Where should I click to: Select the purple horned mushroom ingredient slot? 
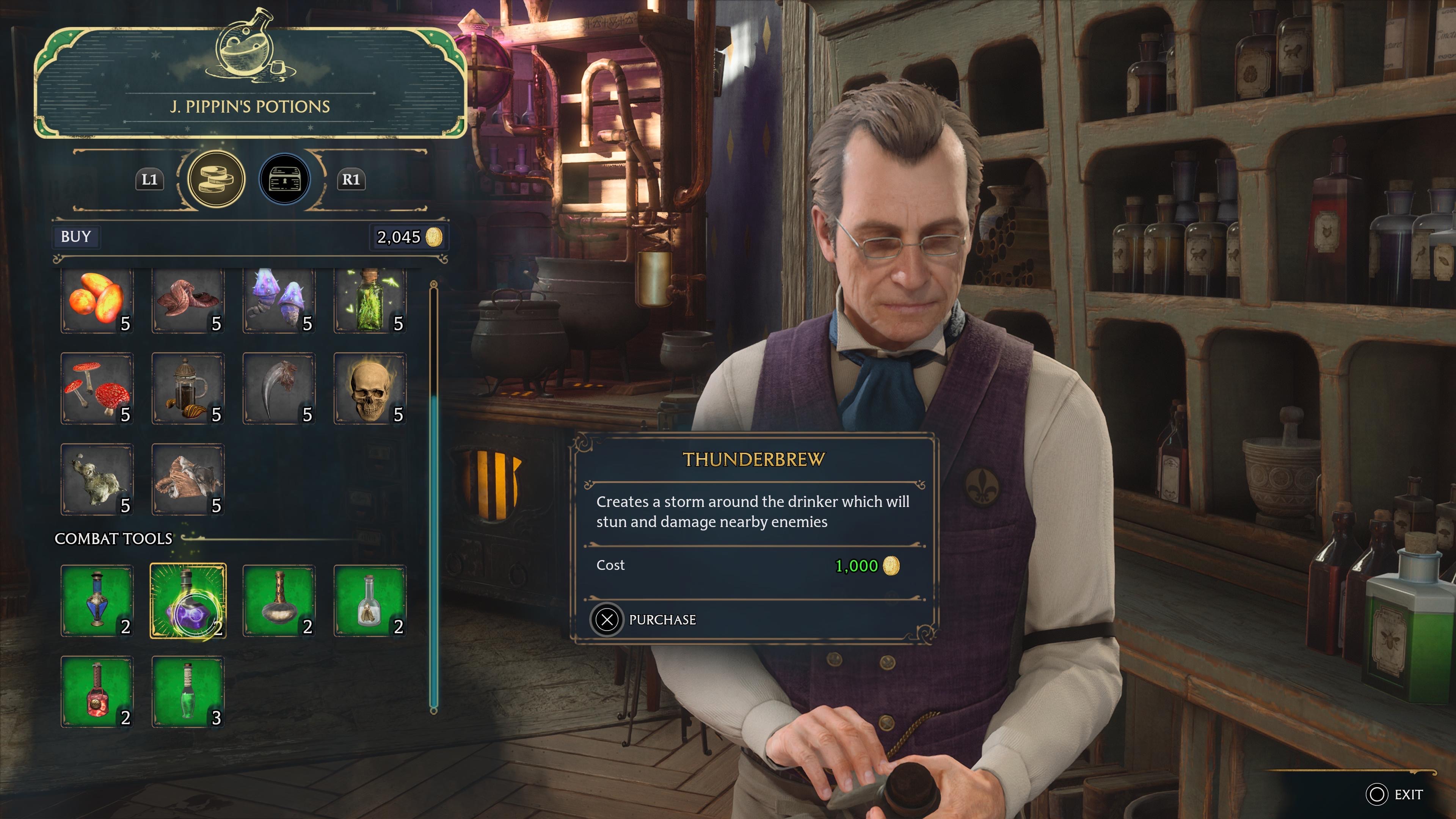tap(279, 300)
